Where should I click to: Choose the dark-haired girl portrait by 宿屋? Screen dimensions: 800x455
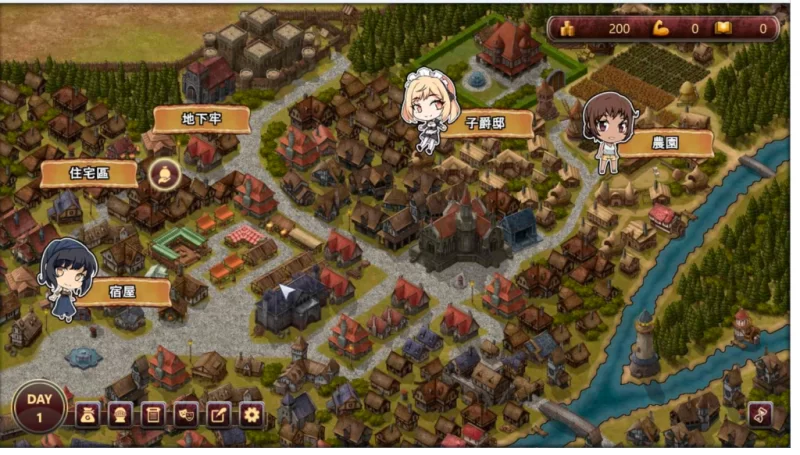[x=68, y=277]
